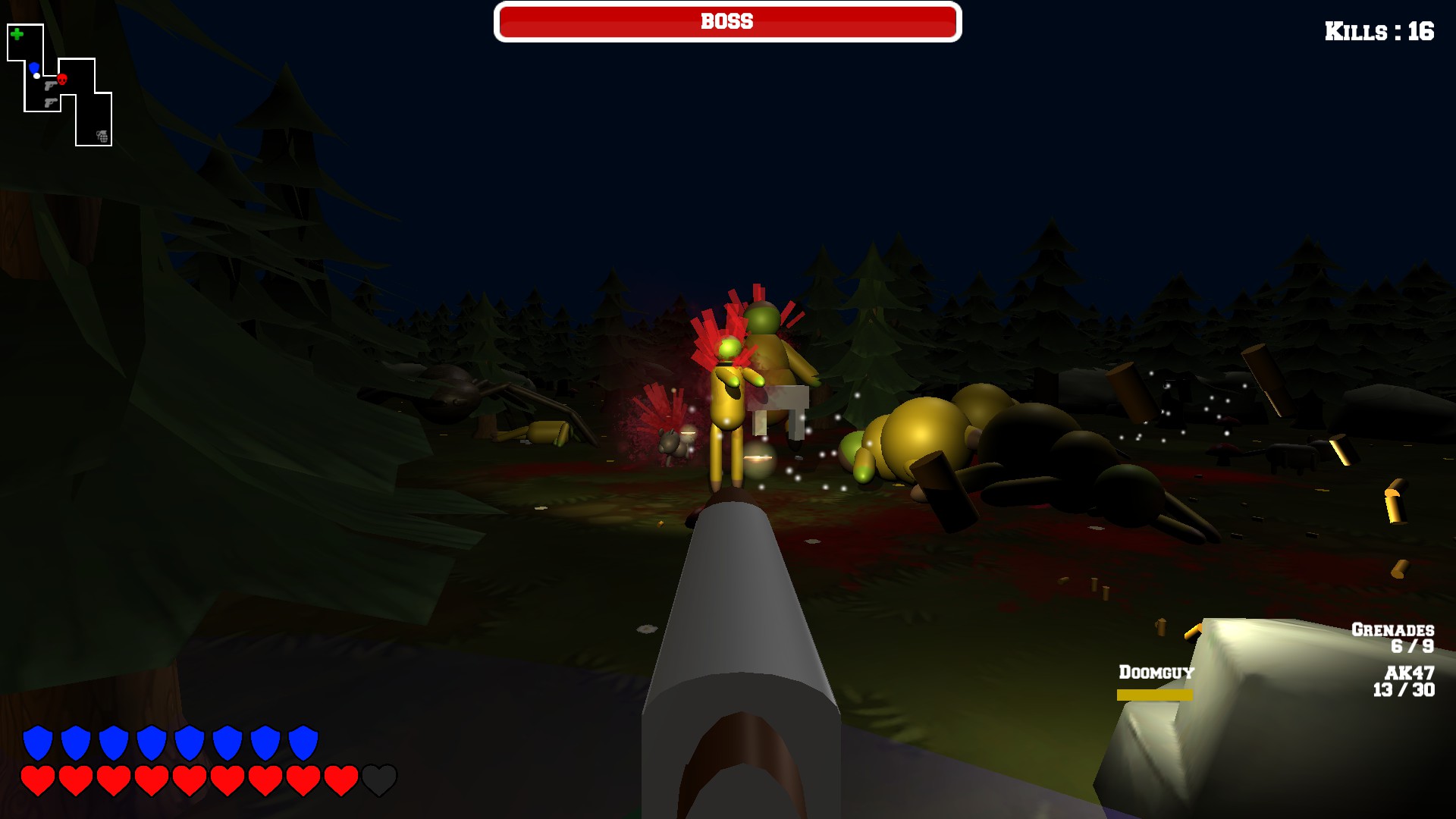Select the red skull enemy marker on the minimap

[62, 80]
